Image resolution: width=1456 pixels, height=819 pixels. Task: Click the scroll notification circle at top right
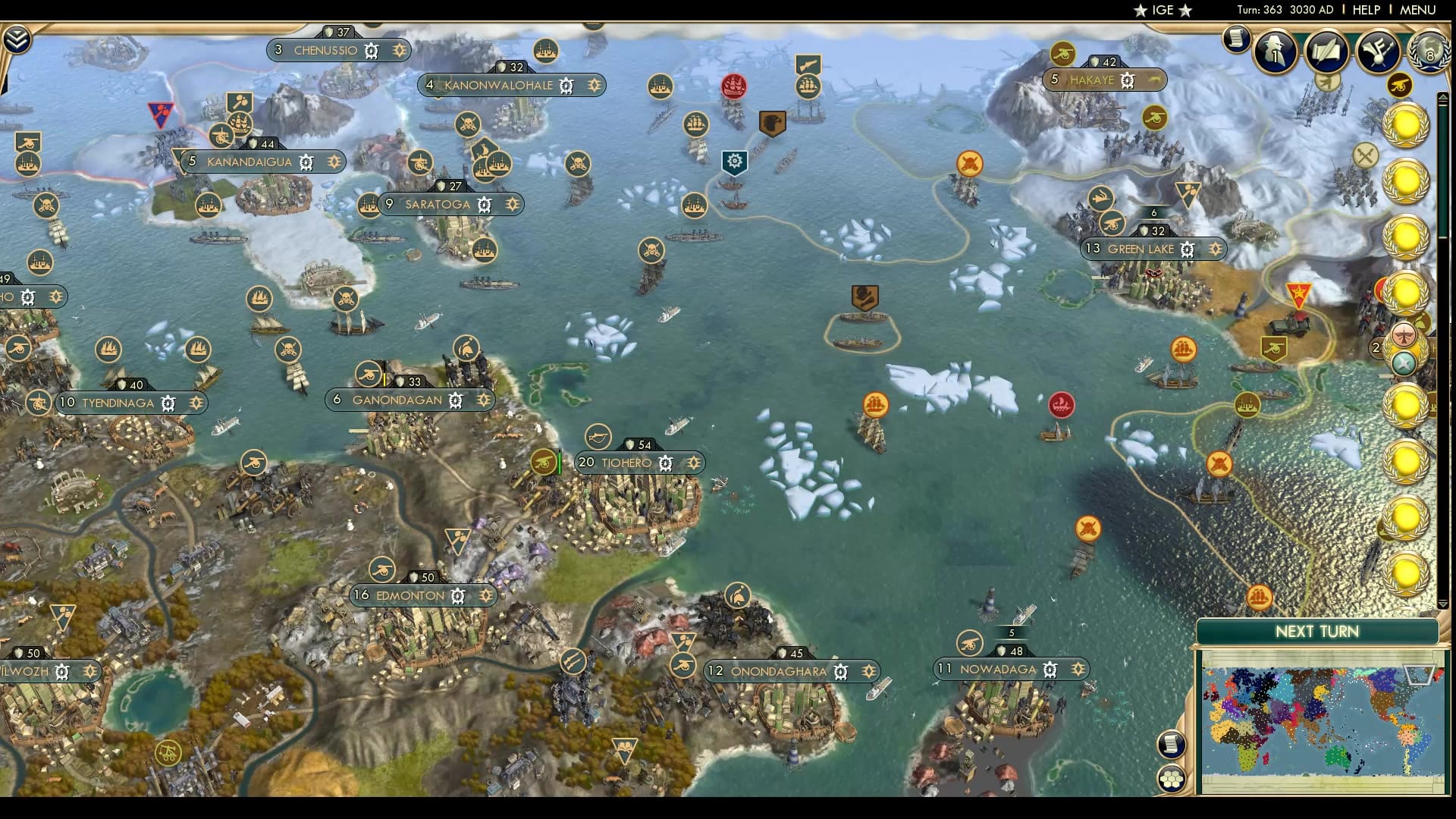(1238, 39)
